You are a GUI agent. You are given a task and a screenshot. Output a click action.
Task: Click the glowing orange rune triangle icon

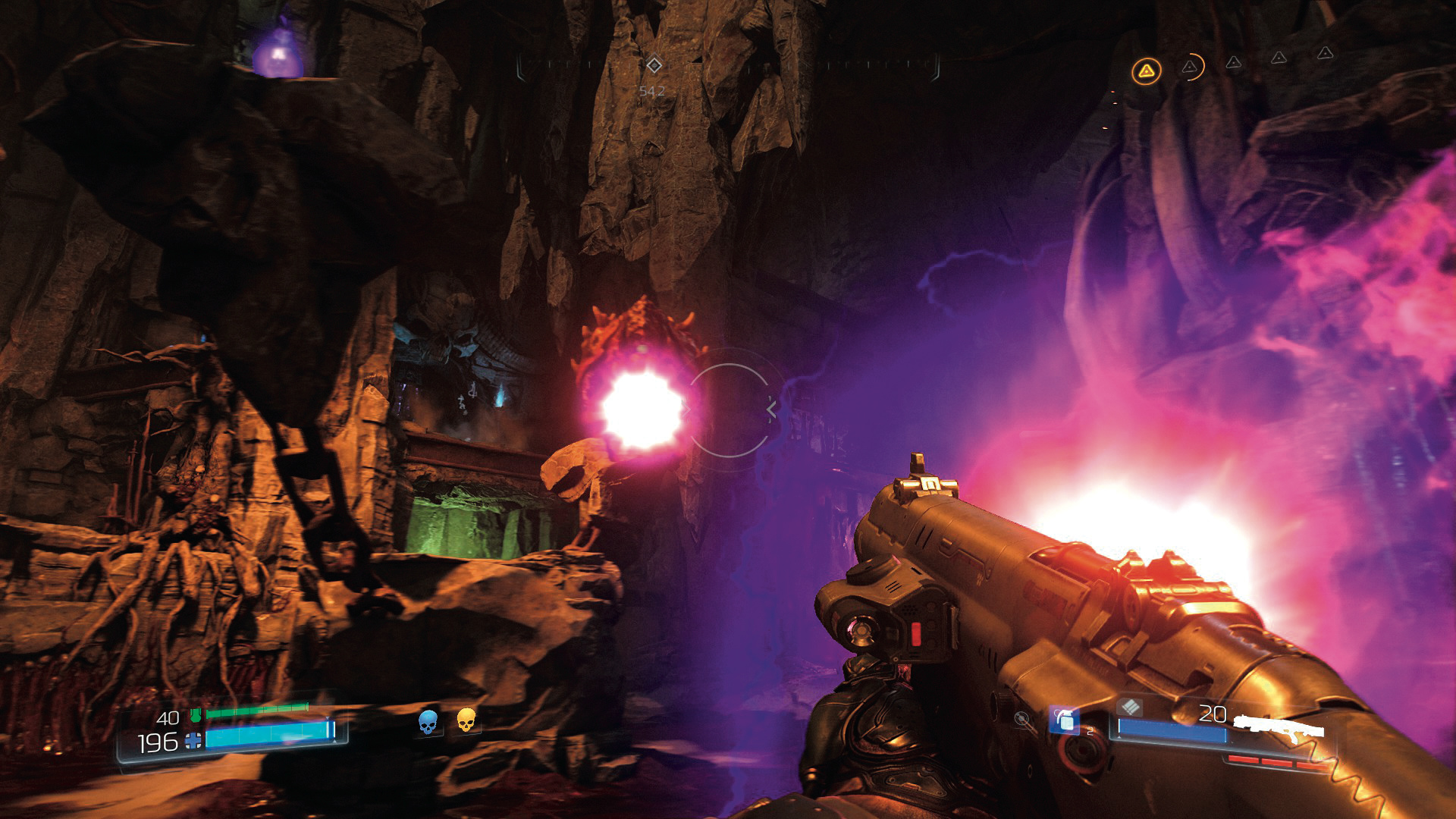tap(1146, 72)
